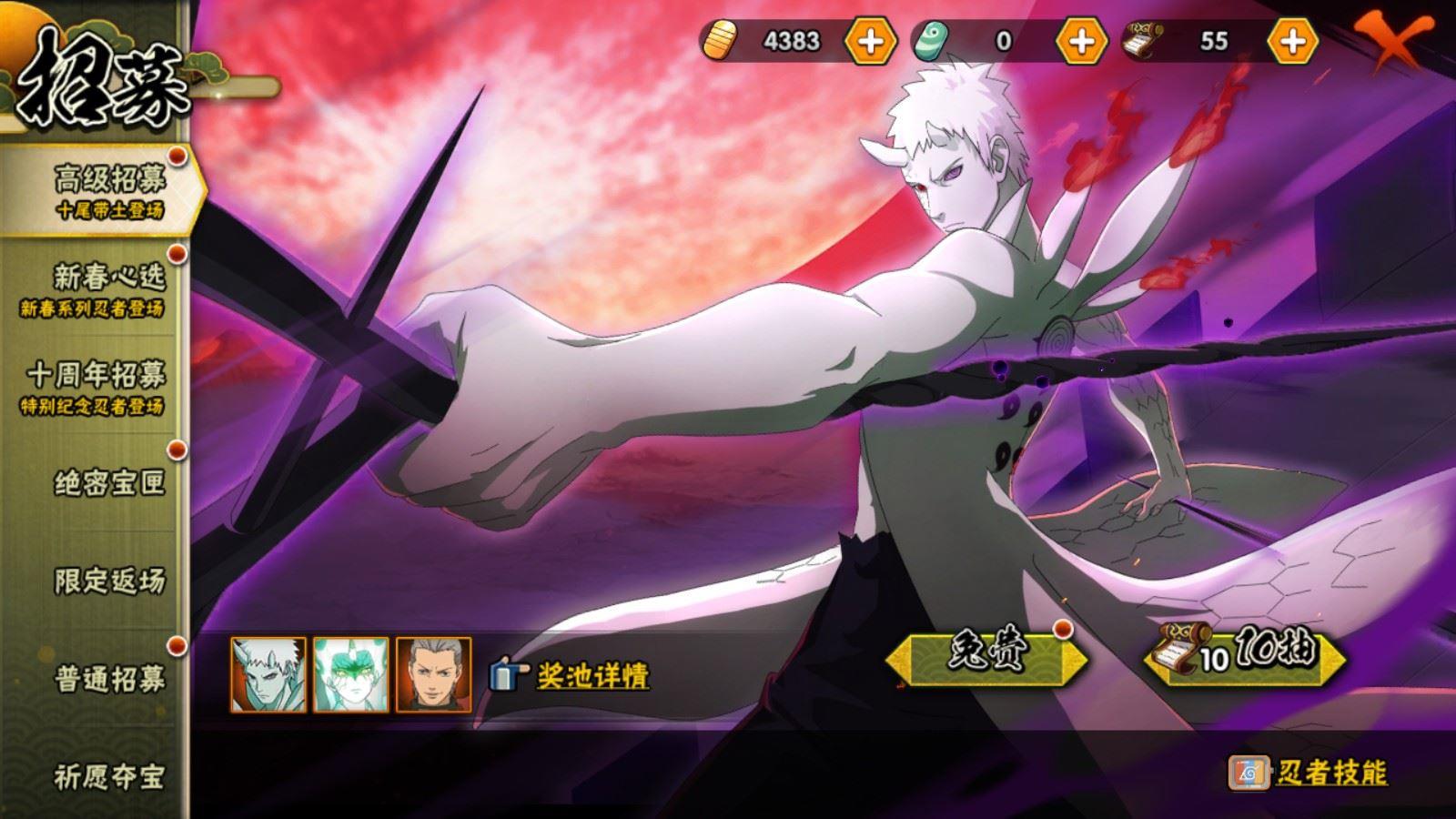
Task: Click the plus icon next to gold coins
Action: pos(869,40)
